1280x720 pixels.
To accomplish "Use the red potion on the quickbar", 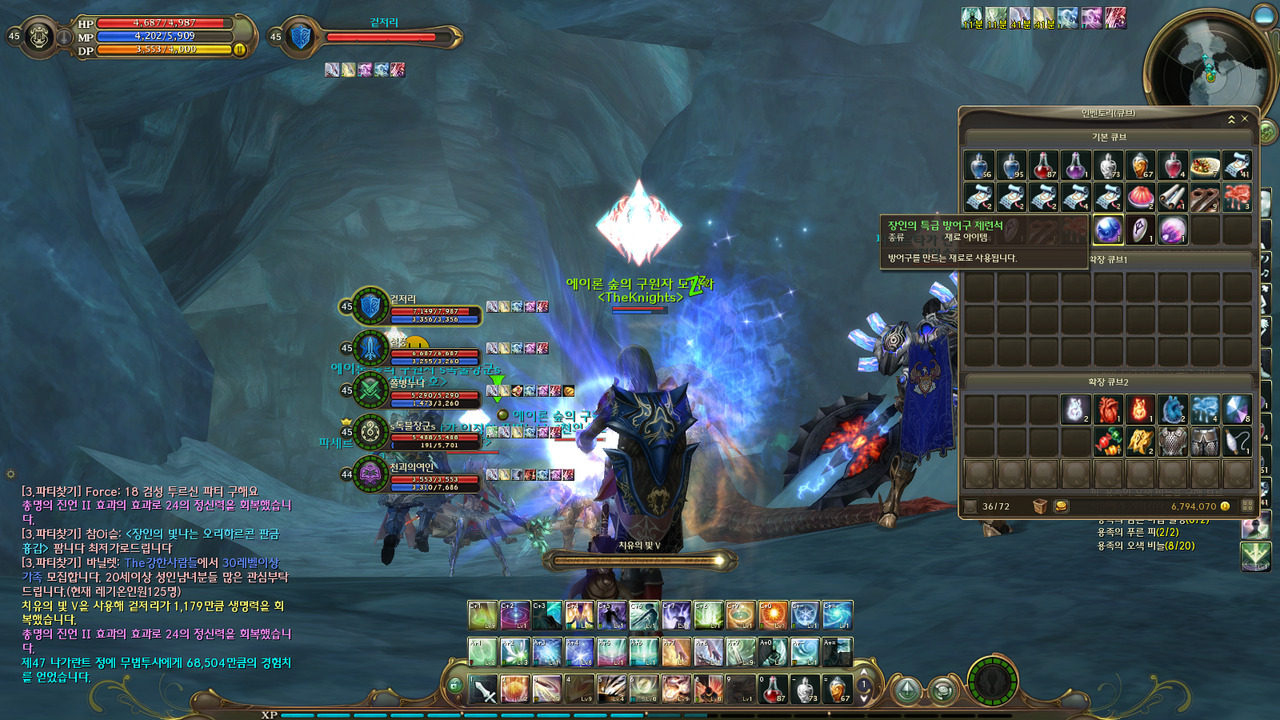I will [773, 689].
